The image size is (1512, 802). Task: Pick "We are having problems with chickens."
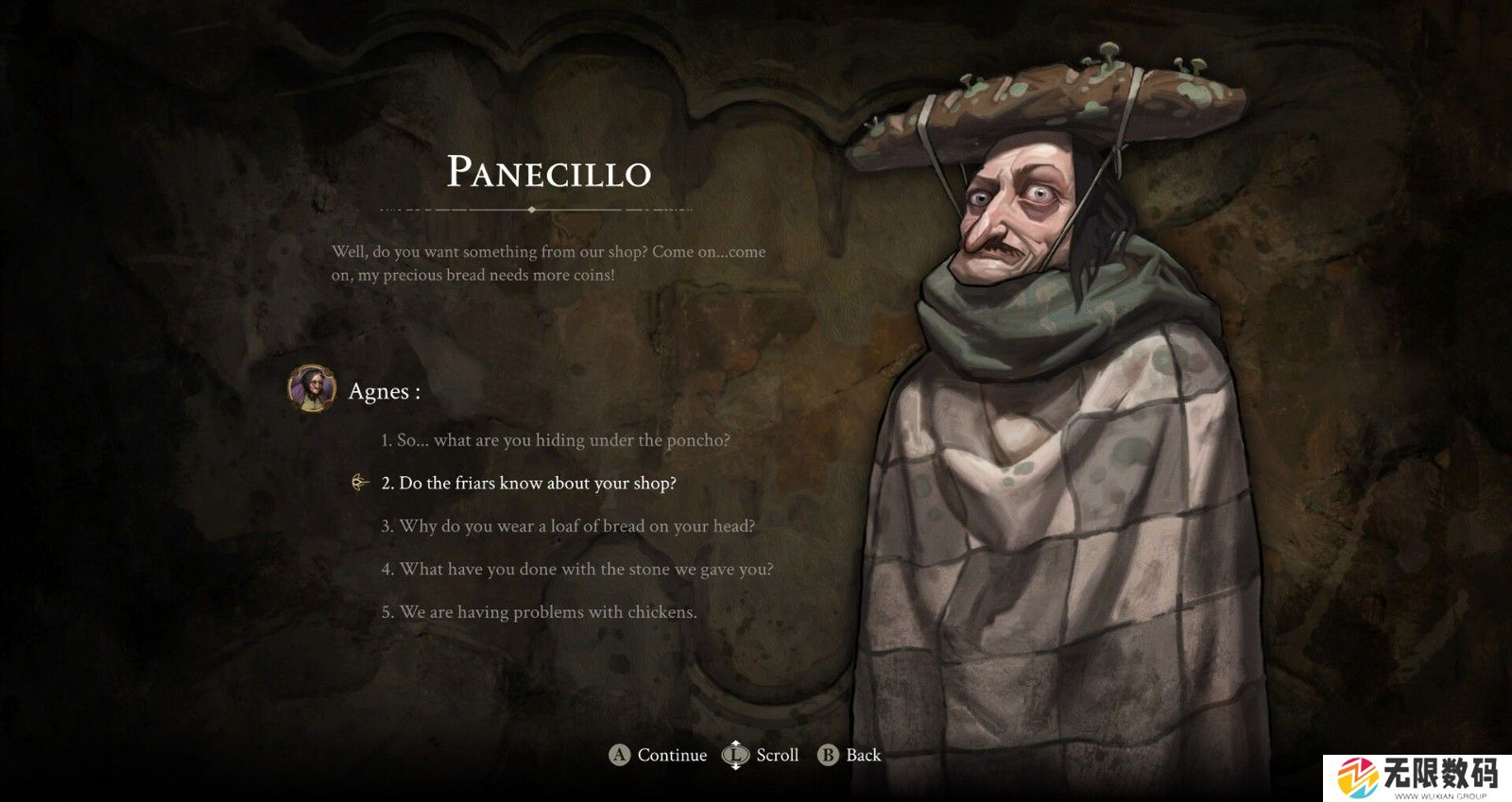coord(540,612)
